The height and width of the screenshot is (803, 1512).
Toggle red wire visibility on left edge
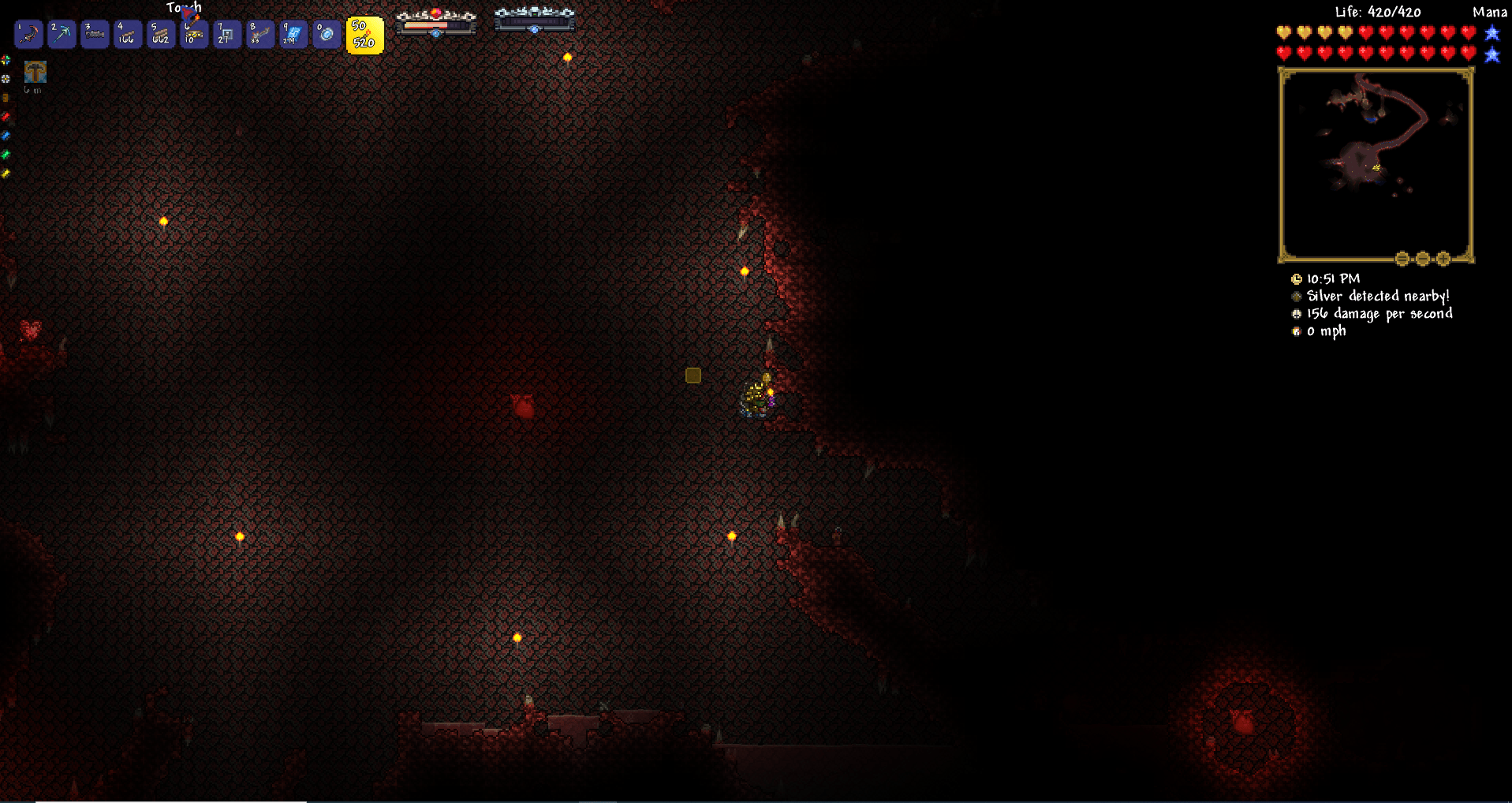tap(6, 116)
